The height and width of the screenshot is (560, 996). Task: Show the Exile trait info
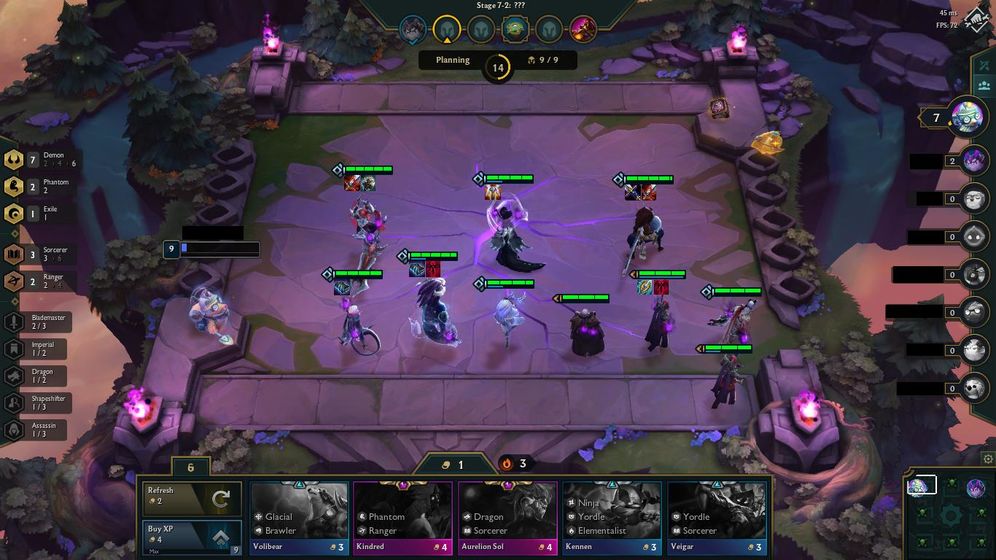tap(14, 213)
